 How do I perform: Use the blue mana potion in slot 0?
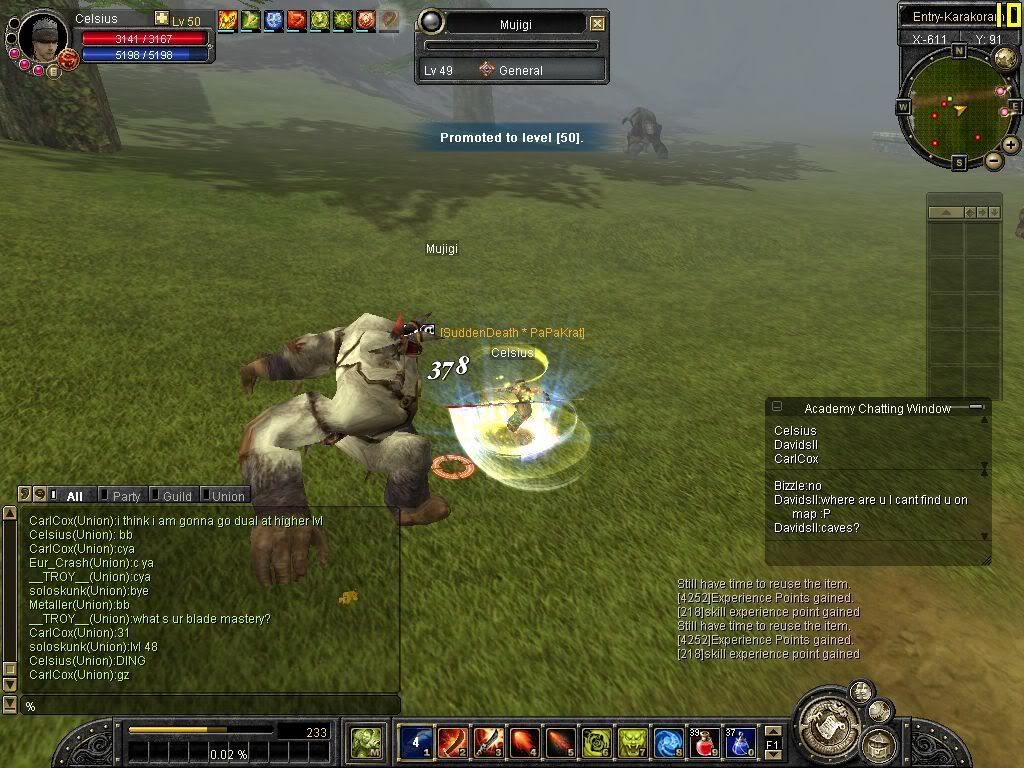740,742
